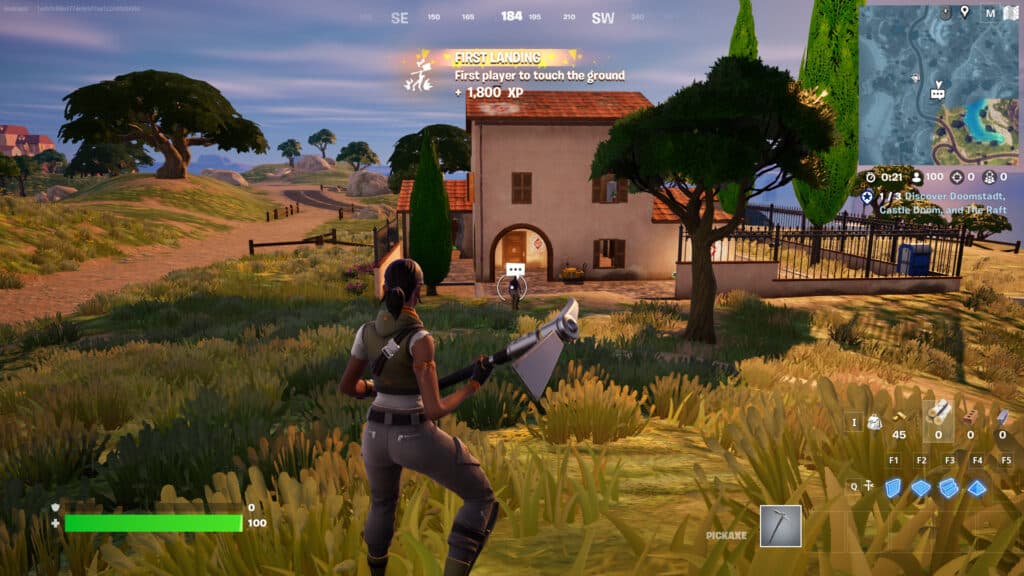Click the map marker pin icon

[964, 12]
